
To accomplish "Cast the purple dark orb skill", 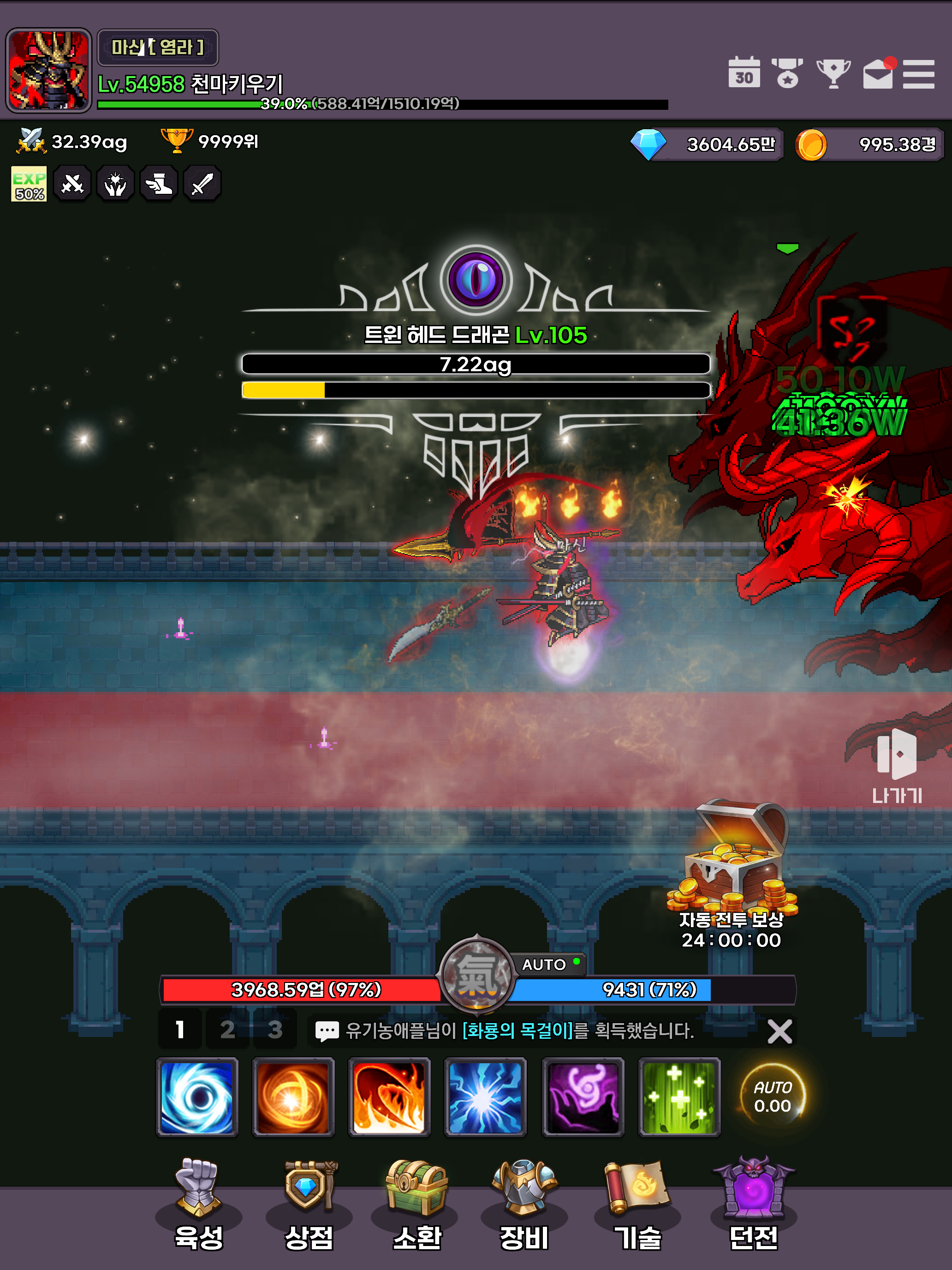I will point(583,1096).
